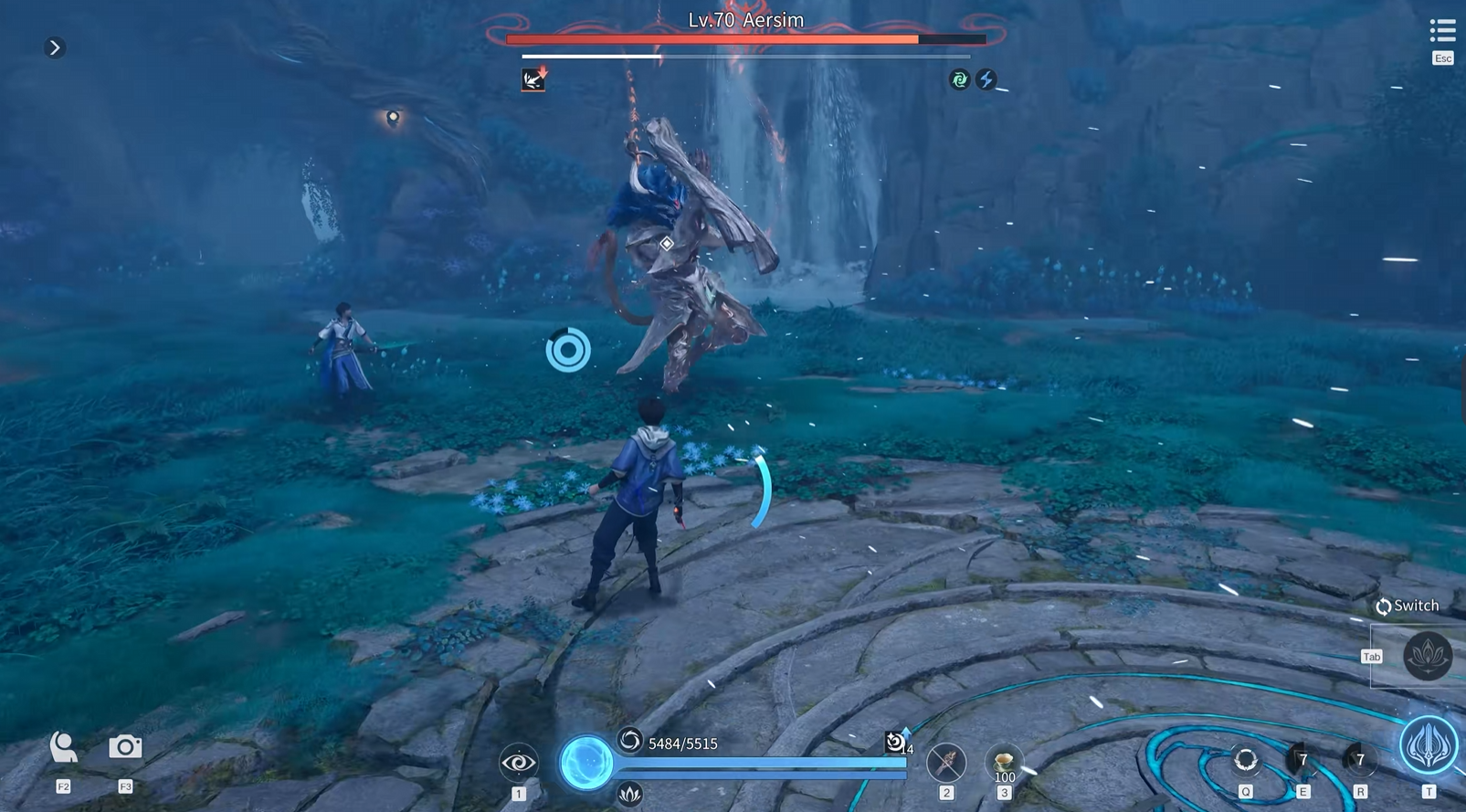Open the camera photo mode
The image size is (1466, 812).
tap(125, 747)
